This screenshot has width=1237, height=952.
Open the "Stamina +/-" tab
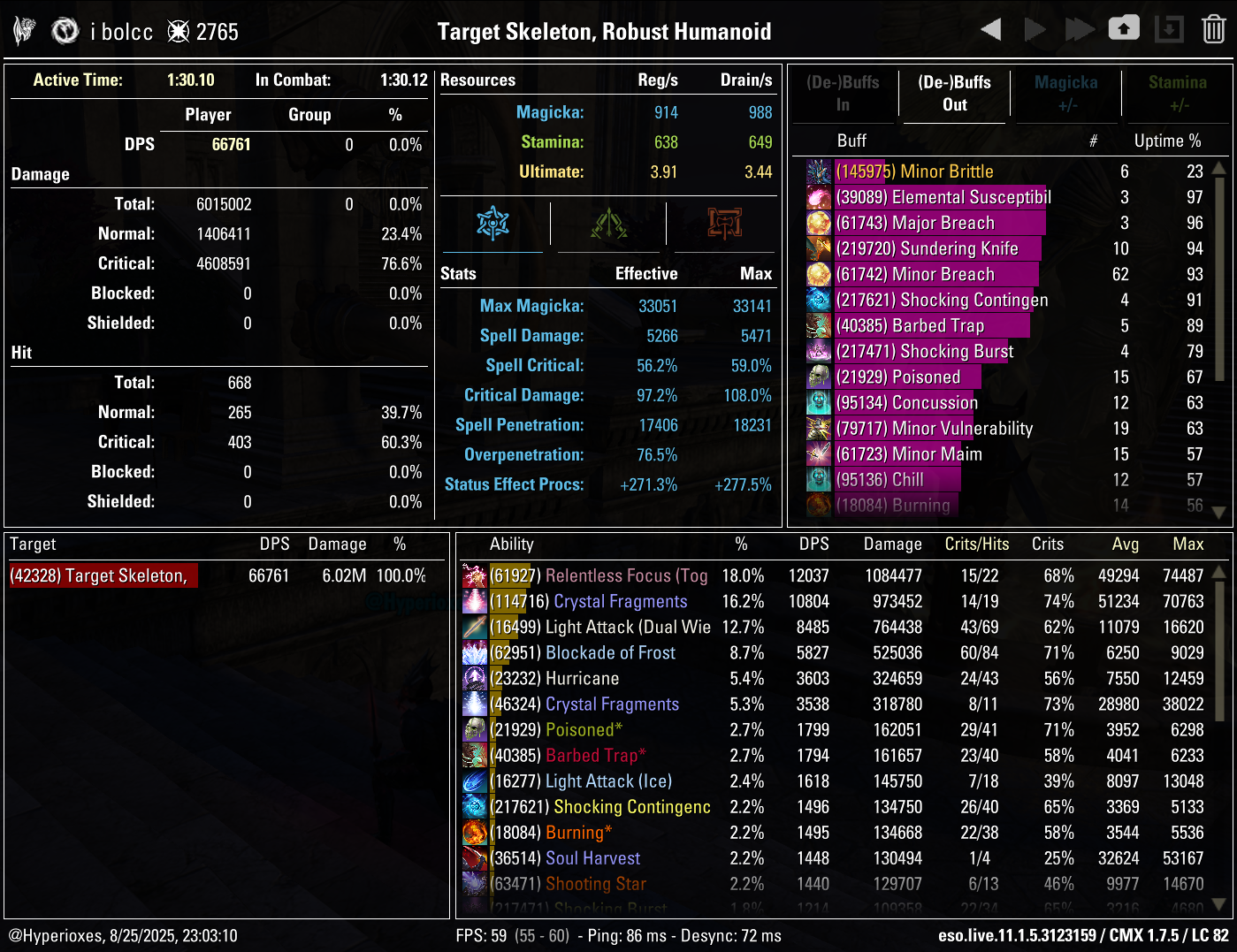(x=1177, y=94)
